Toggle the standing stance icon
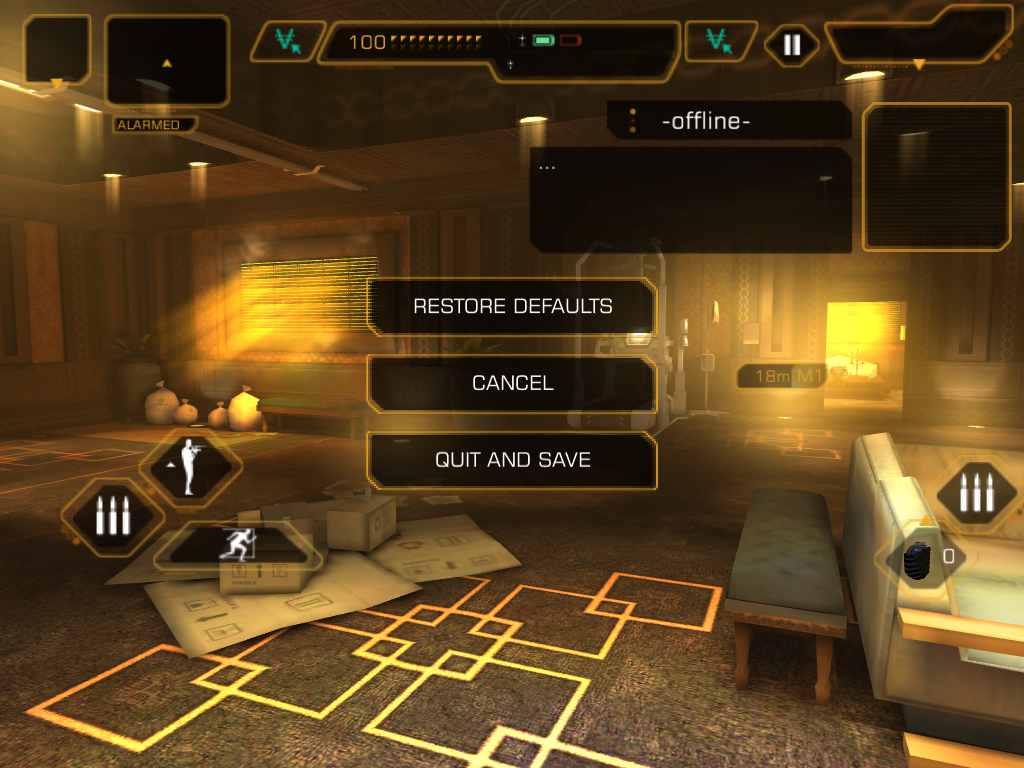This screenshot has width=1024, height=768. click(189, 467)
